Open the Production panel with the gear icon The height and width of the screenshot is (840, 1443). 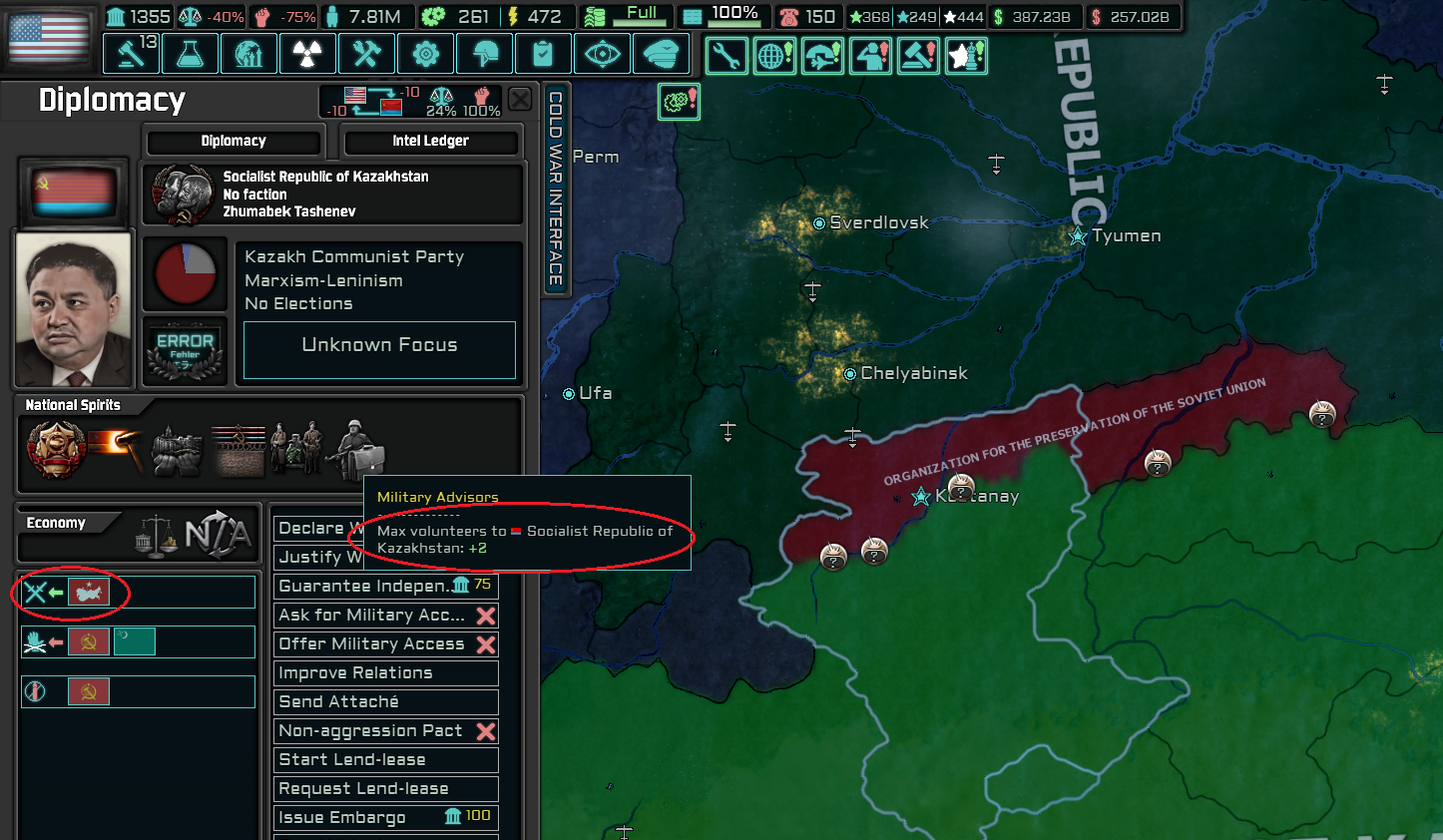(x=426, y=54)
